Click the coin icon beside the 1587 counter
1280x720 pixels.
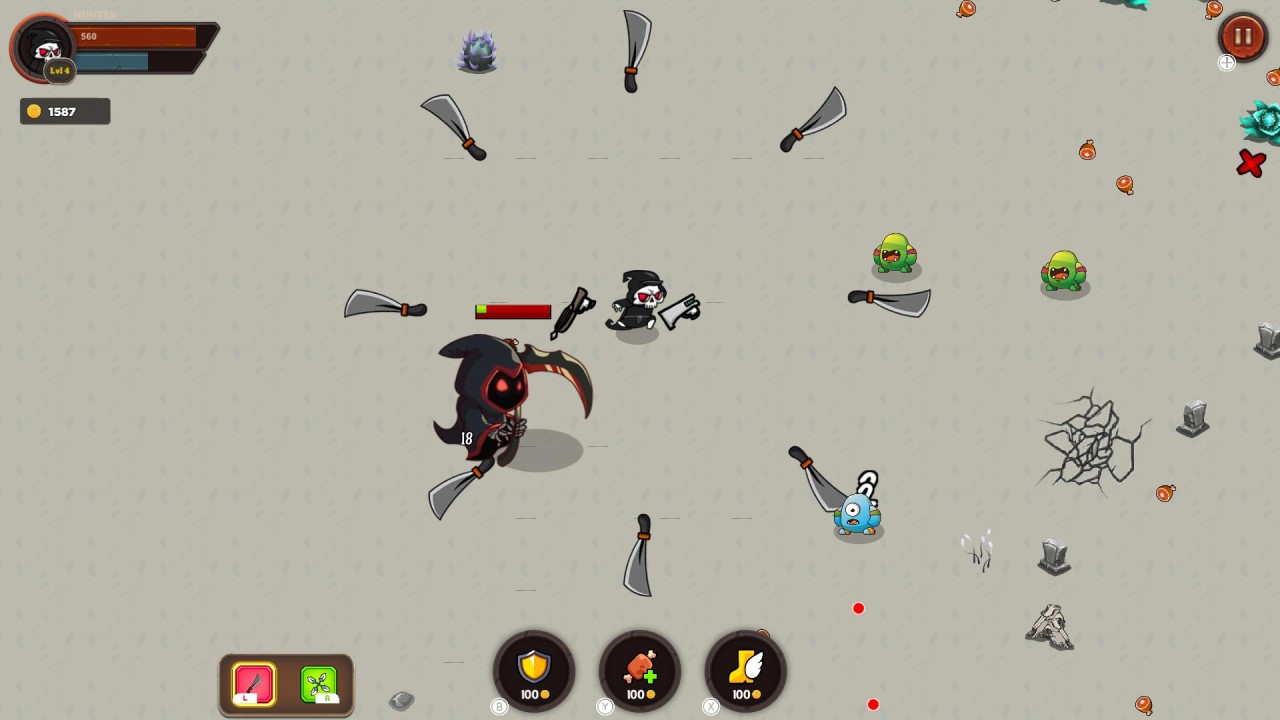(33, 111)
